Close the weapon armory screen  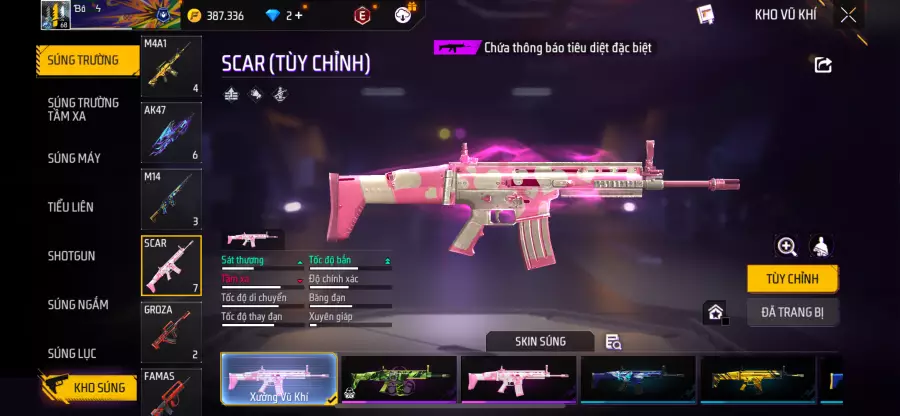pos(848,15)
